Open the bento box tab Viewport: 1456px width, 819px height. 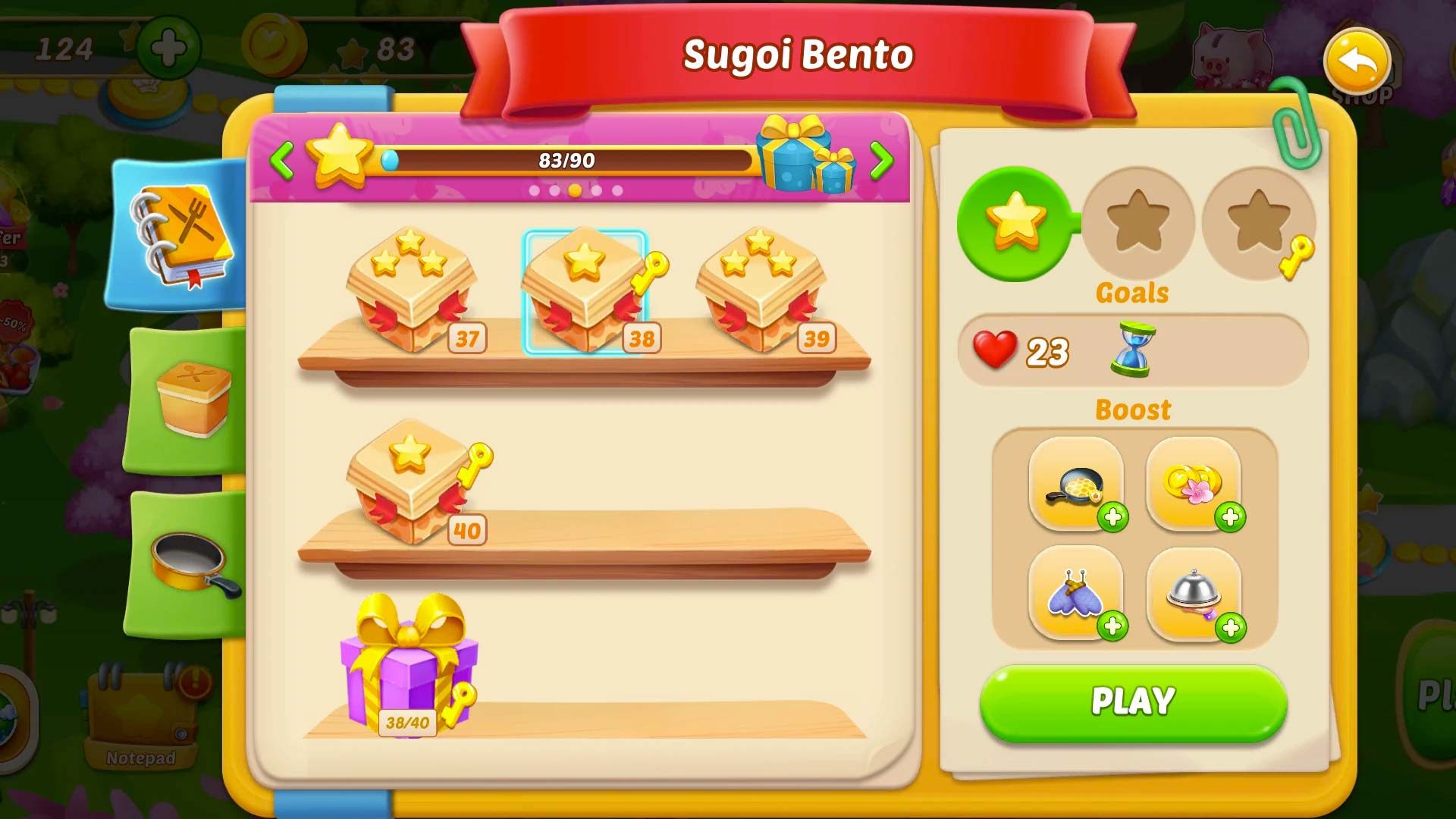tap(191, 399)
